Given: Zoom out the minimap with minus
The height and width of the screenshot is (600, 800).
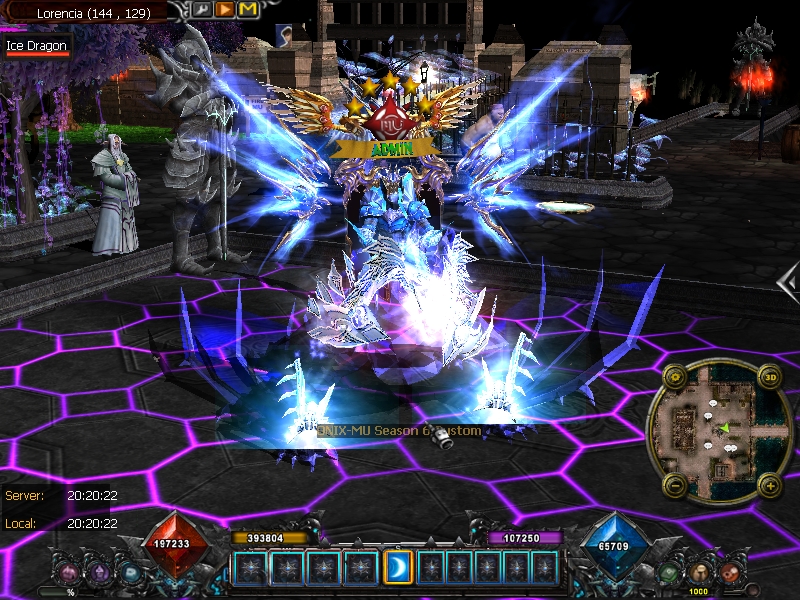Looking at the screenshot, I should coord(675,486).
